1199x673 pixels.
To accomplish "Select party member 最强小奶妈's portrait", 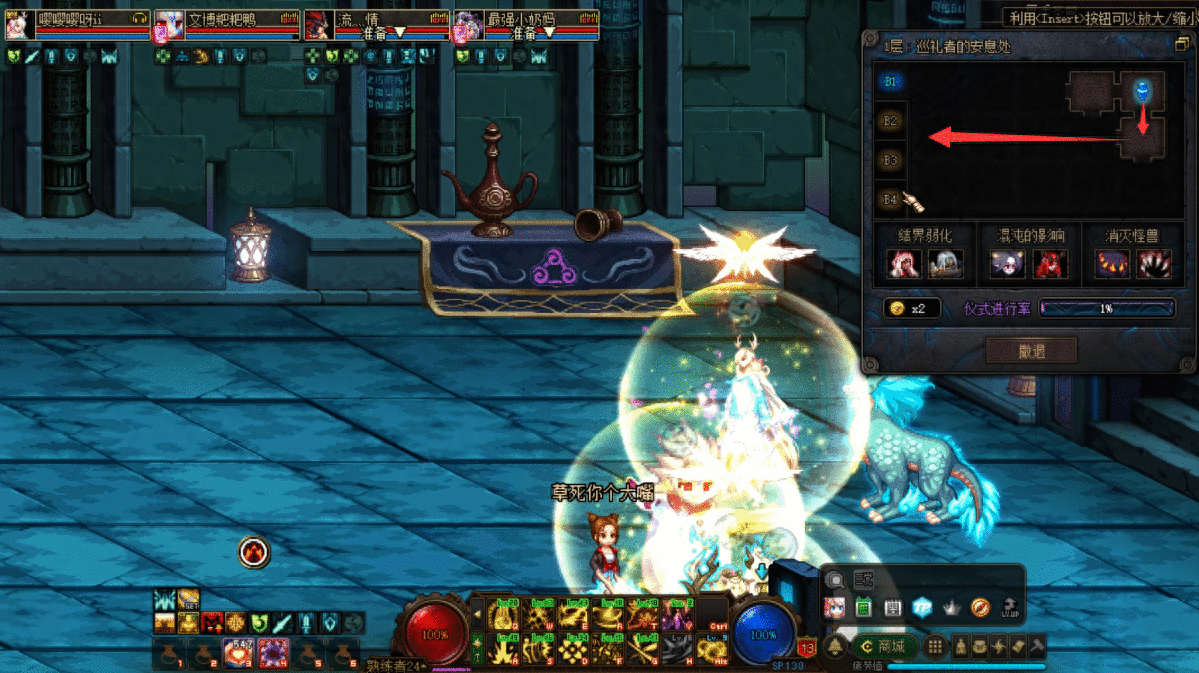I will (468, 24).
